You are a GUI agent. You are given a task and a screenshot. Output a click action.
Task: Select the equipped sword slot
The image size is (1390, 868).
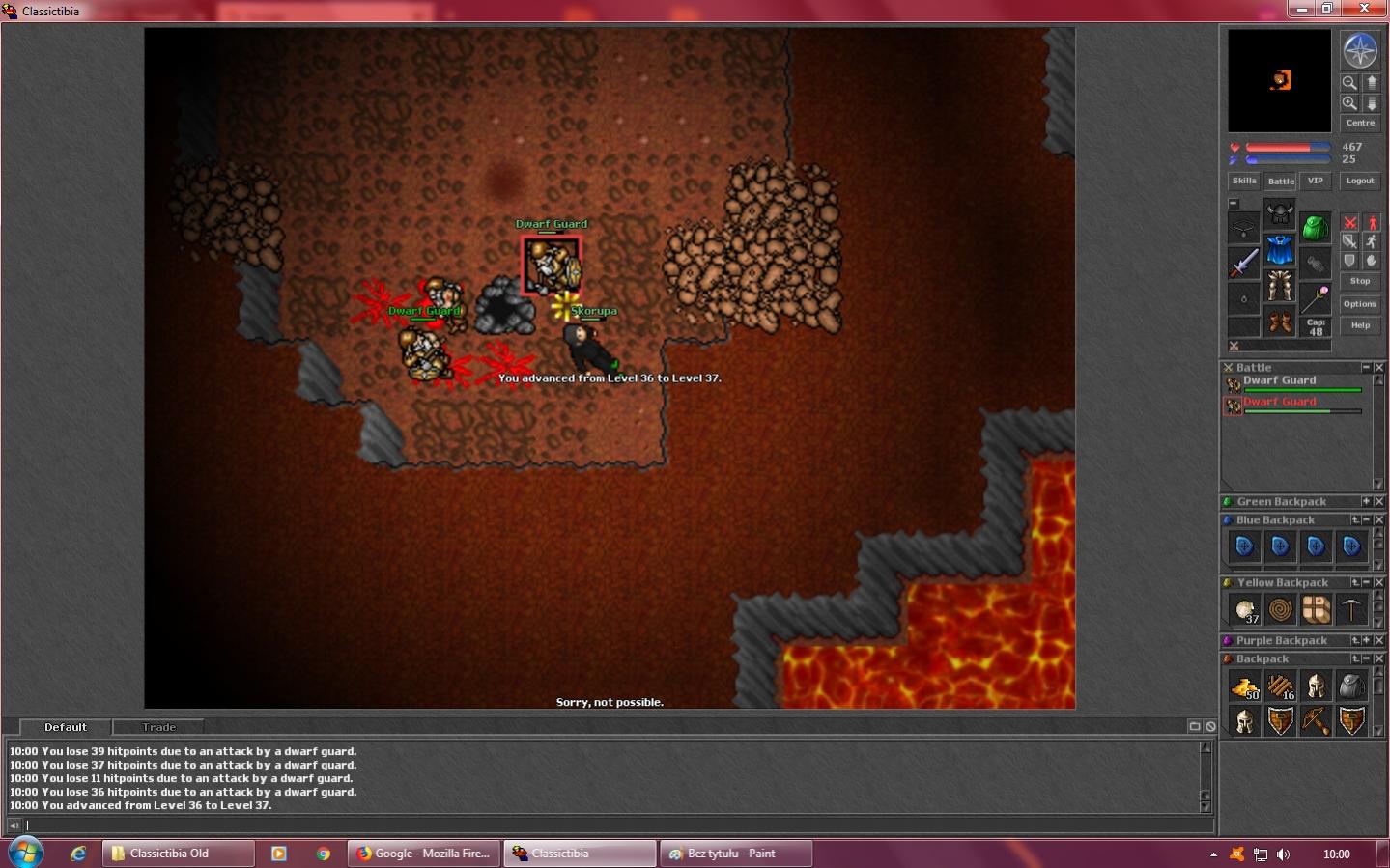coord(1244,263)
